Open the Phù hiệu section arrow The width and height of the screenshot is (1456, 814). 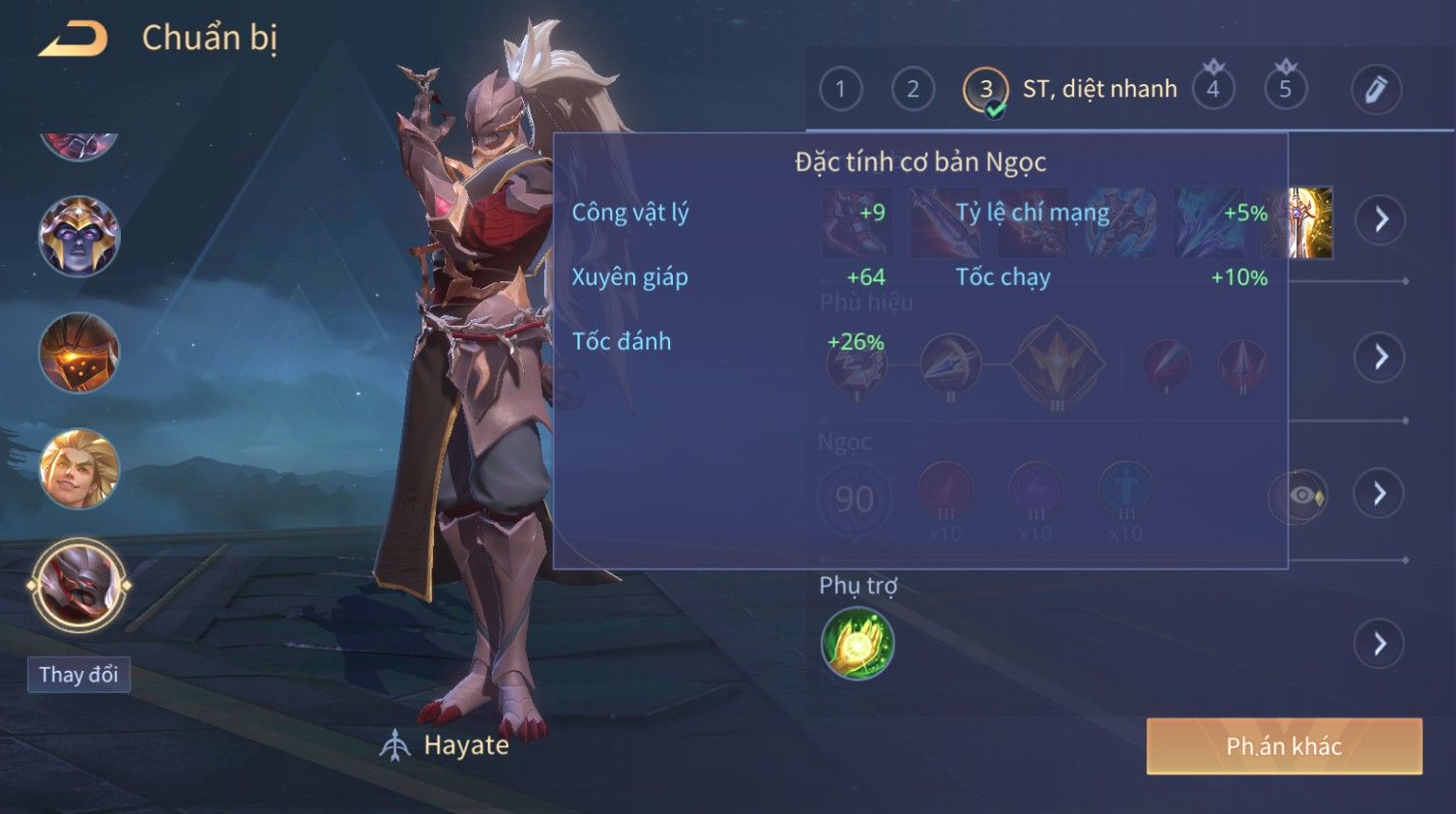click(1380, 358)
